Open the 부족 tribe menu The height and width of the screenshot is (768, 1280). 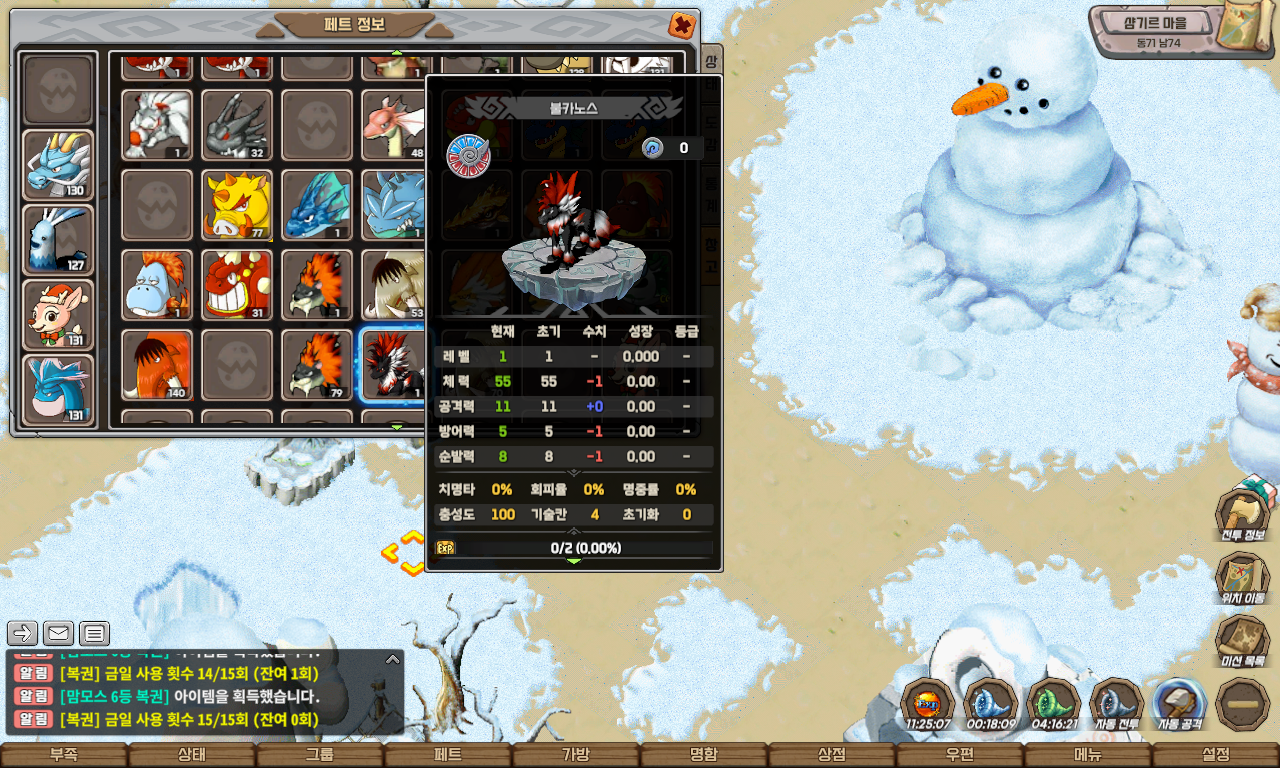(64, 755)
